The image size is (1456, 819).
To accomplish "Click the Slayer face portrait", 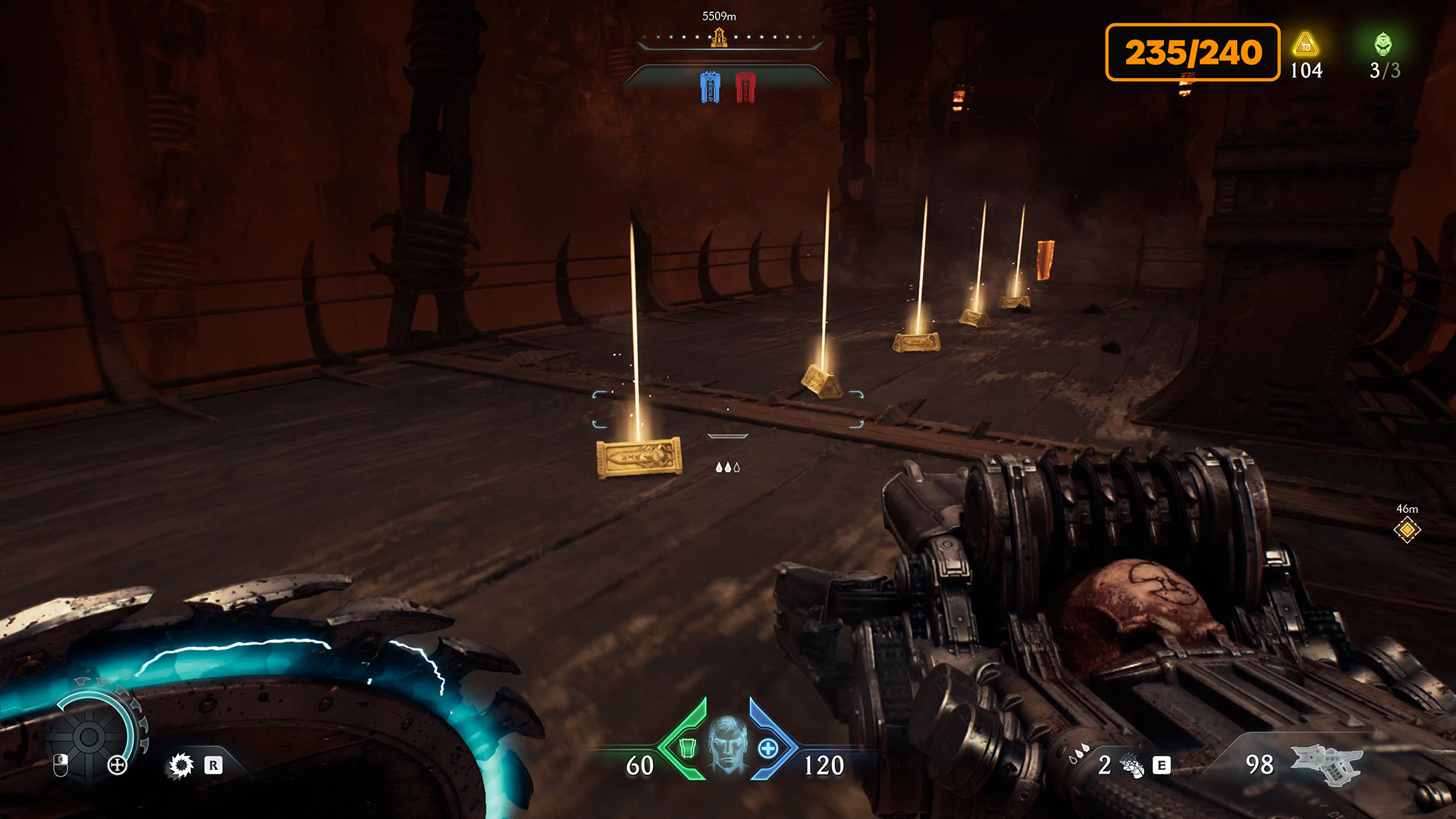I will pyautogui.click(x=727, y=745).
